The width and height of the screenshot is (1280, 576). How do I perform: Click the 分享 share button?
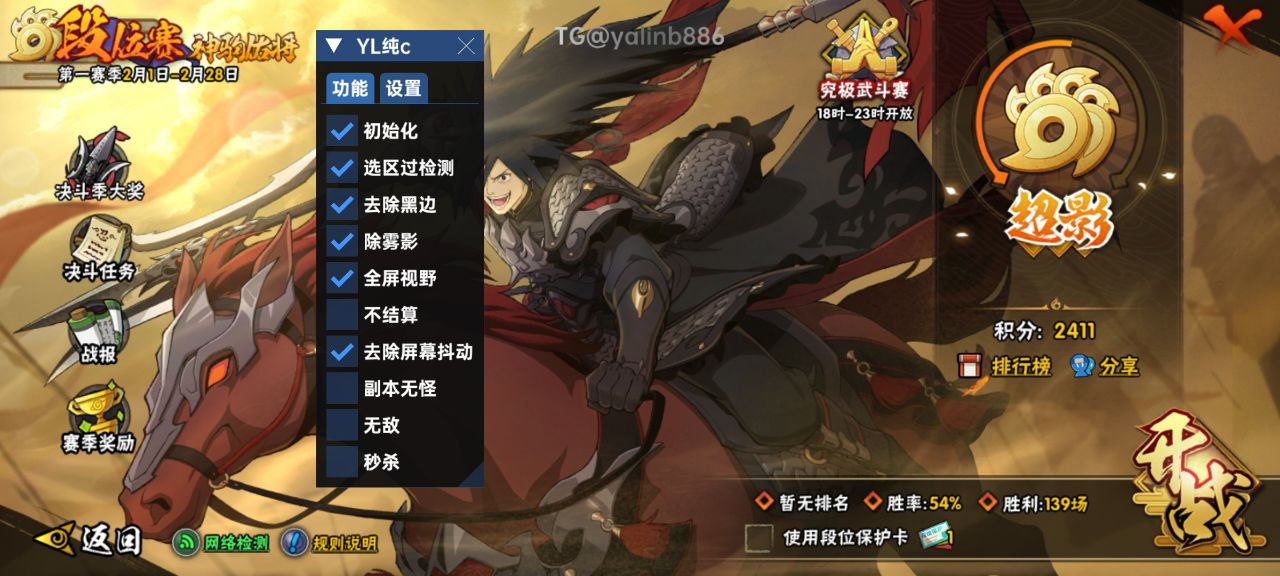point(1105,366)
